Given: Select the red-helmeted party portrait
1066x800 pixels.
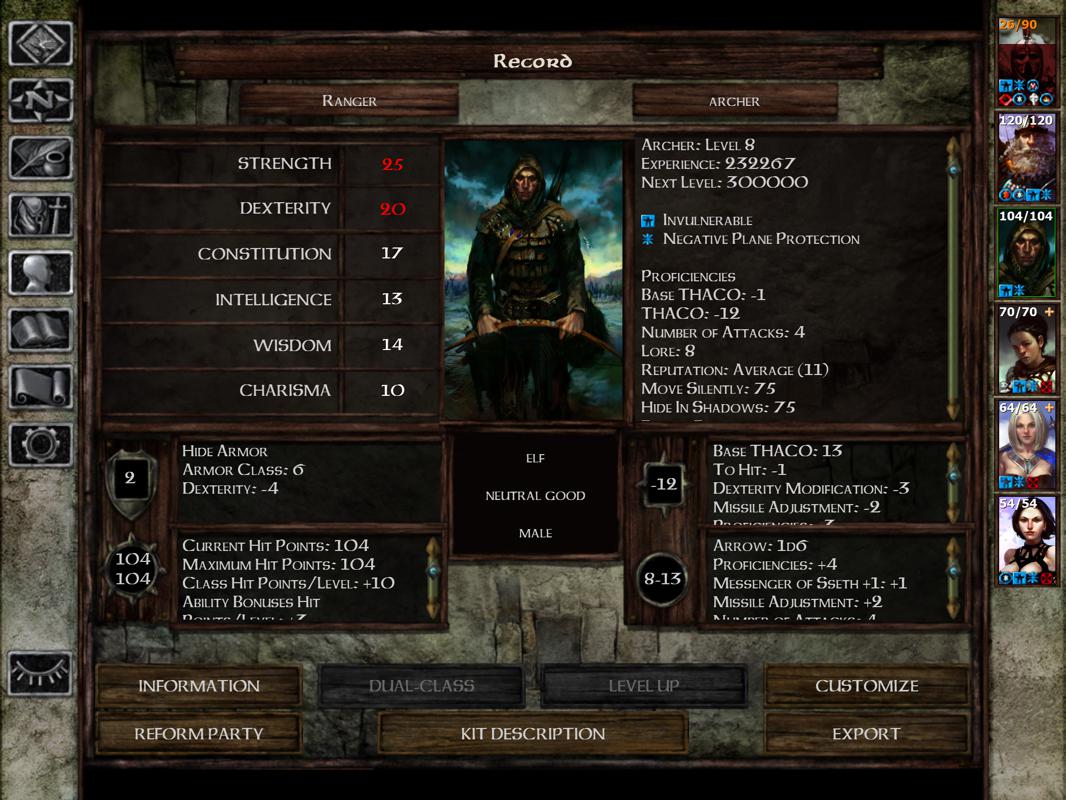Looking at the screenshot, I should (1027, 60).
